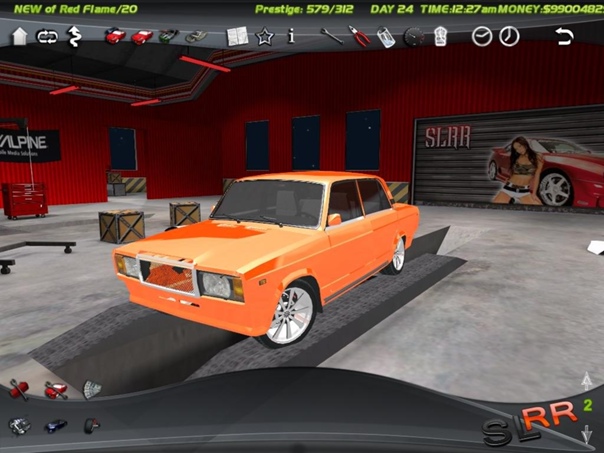The height and width of the screenshot is (453, 604).
Task: Select the engine parts category icon
Action: point(19,425)
